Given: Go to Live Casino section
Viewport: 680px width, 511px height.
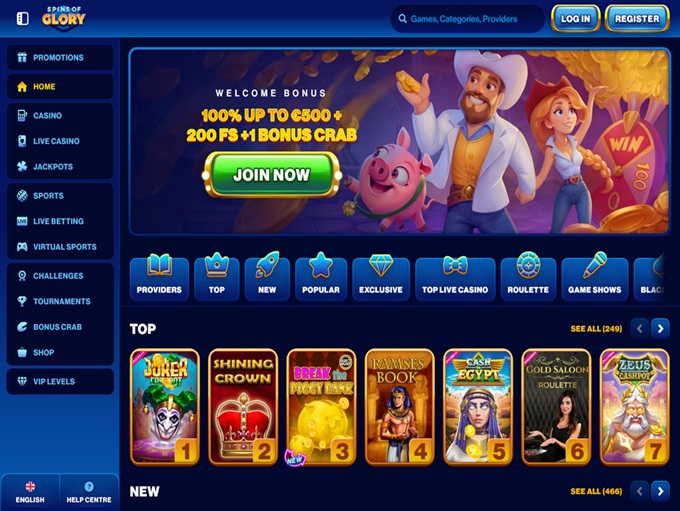Looking at the screenshot, I should pos(60,141).
